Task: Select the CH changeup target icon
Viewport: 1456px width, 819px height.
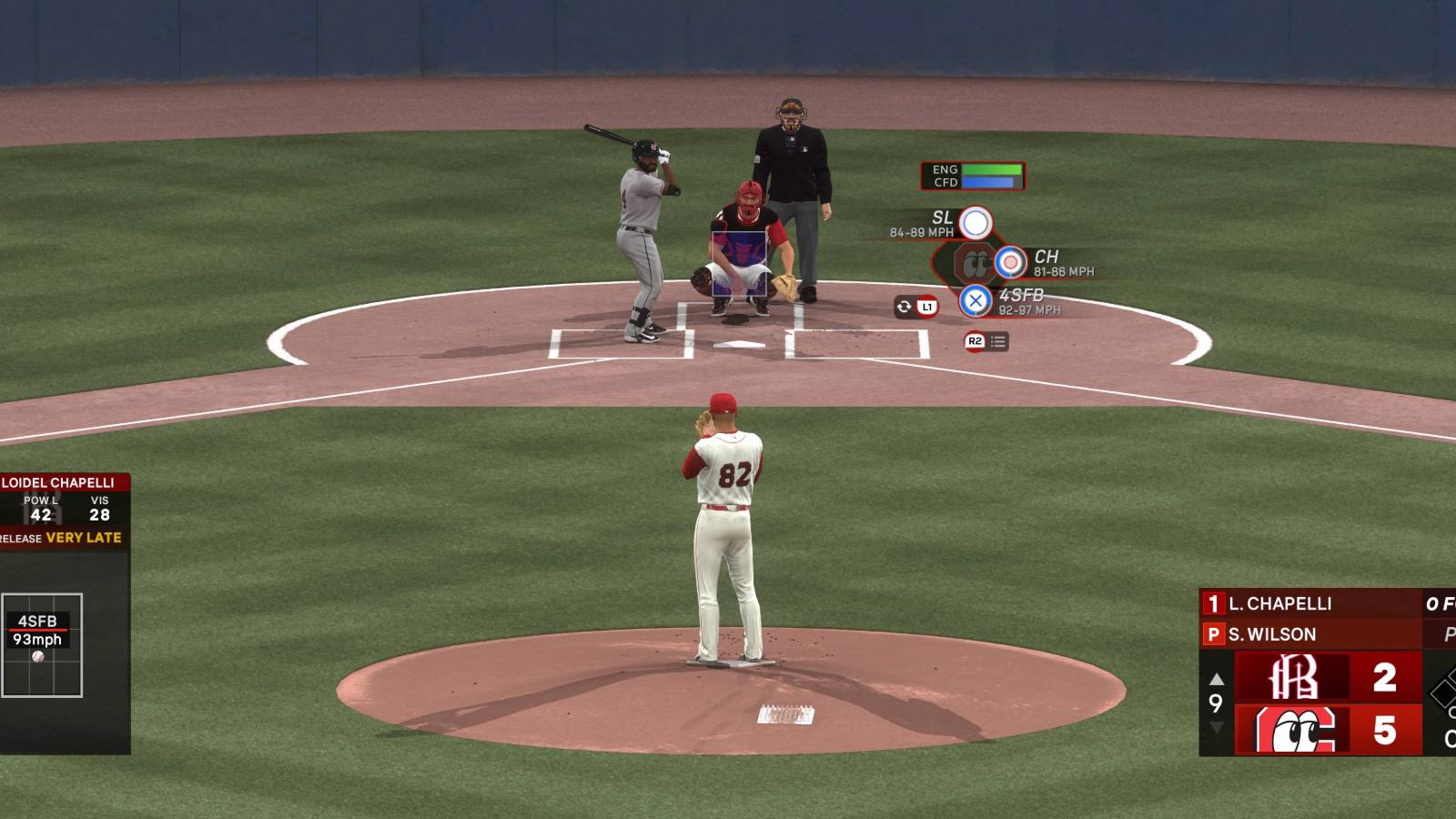Action: (1010, 261)
